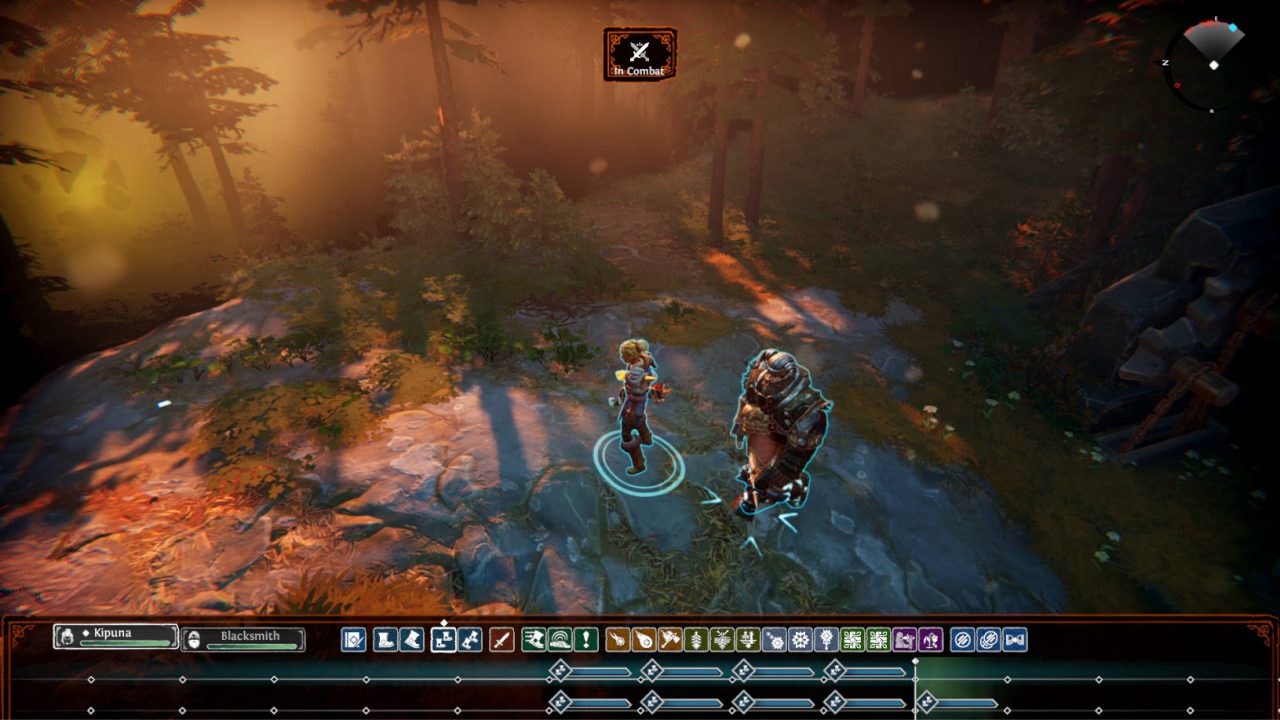The width and height of the screenshot is (1280, 720).
Task: Select the highlighted two-boots move action
Action: (x=443, y=640)
